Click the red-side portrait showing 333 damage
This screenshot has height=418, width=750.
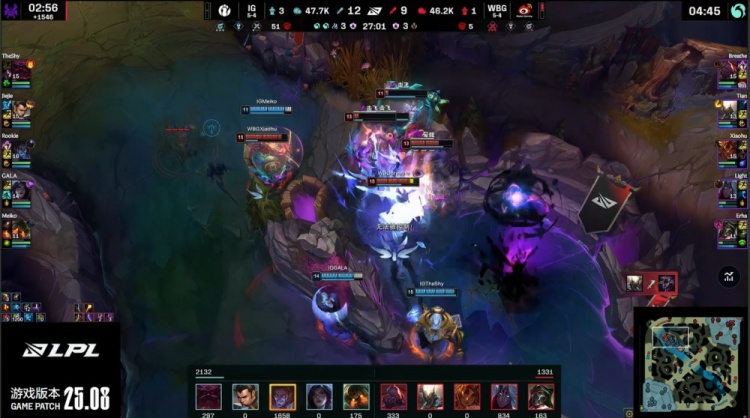[393, 396]
